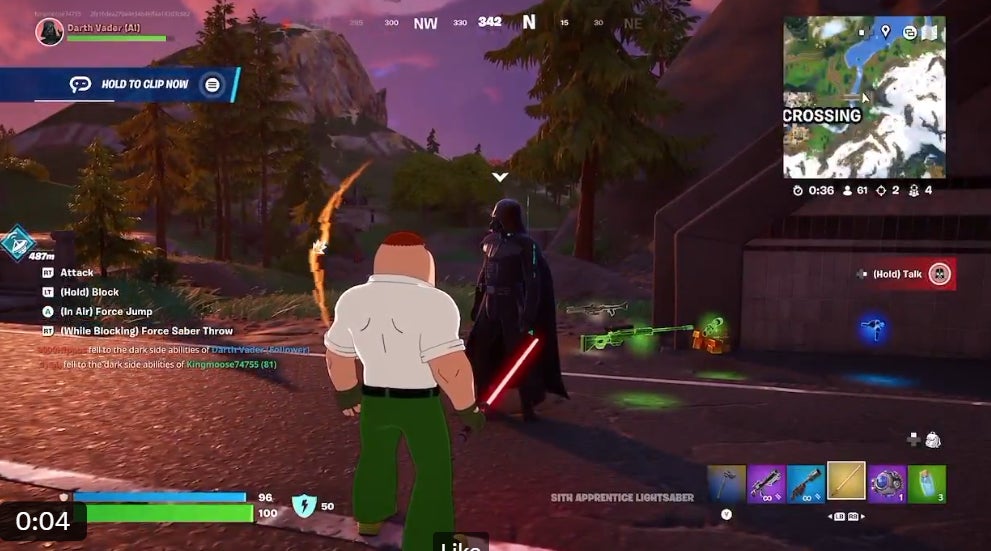Select the Sith Apprentice Lightsaber slot

coord(846,482)
